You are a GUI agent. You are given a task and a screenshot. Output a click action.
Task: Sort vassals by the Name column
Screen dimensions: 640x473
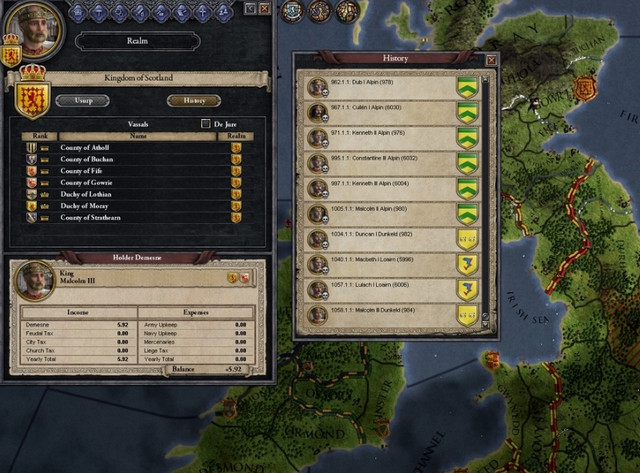tap(138, 136)
